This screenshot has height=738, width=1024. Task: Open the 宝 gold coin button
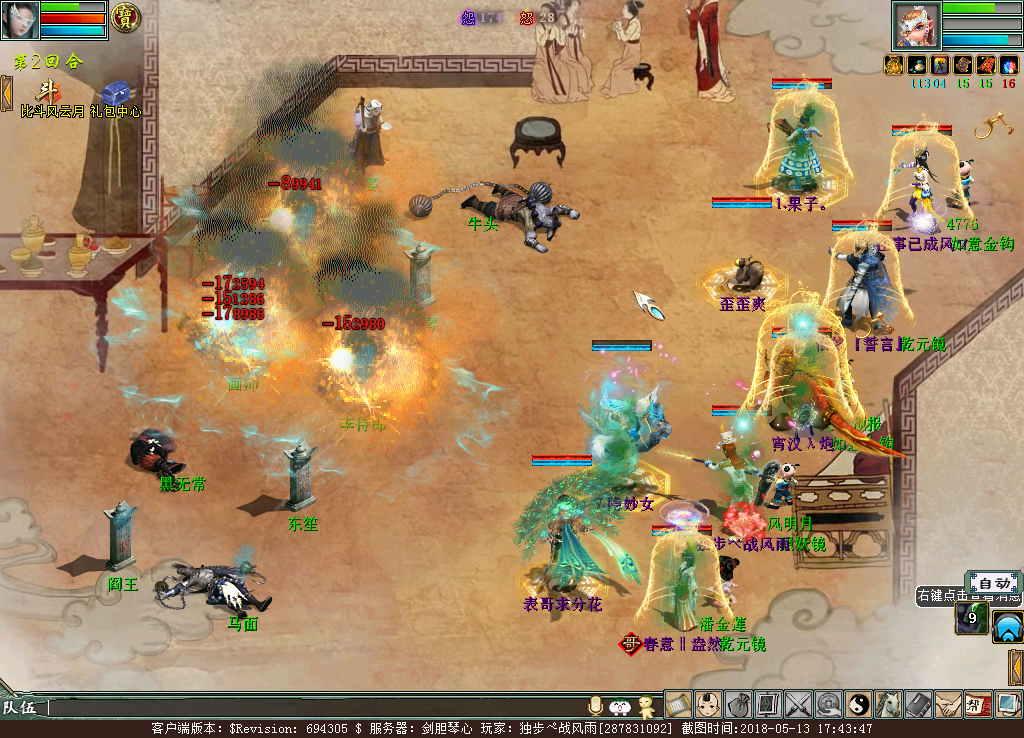point(125,17)
